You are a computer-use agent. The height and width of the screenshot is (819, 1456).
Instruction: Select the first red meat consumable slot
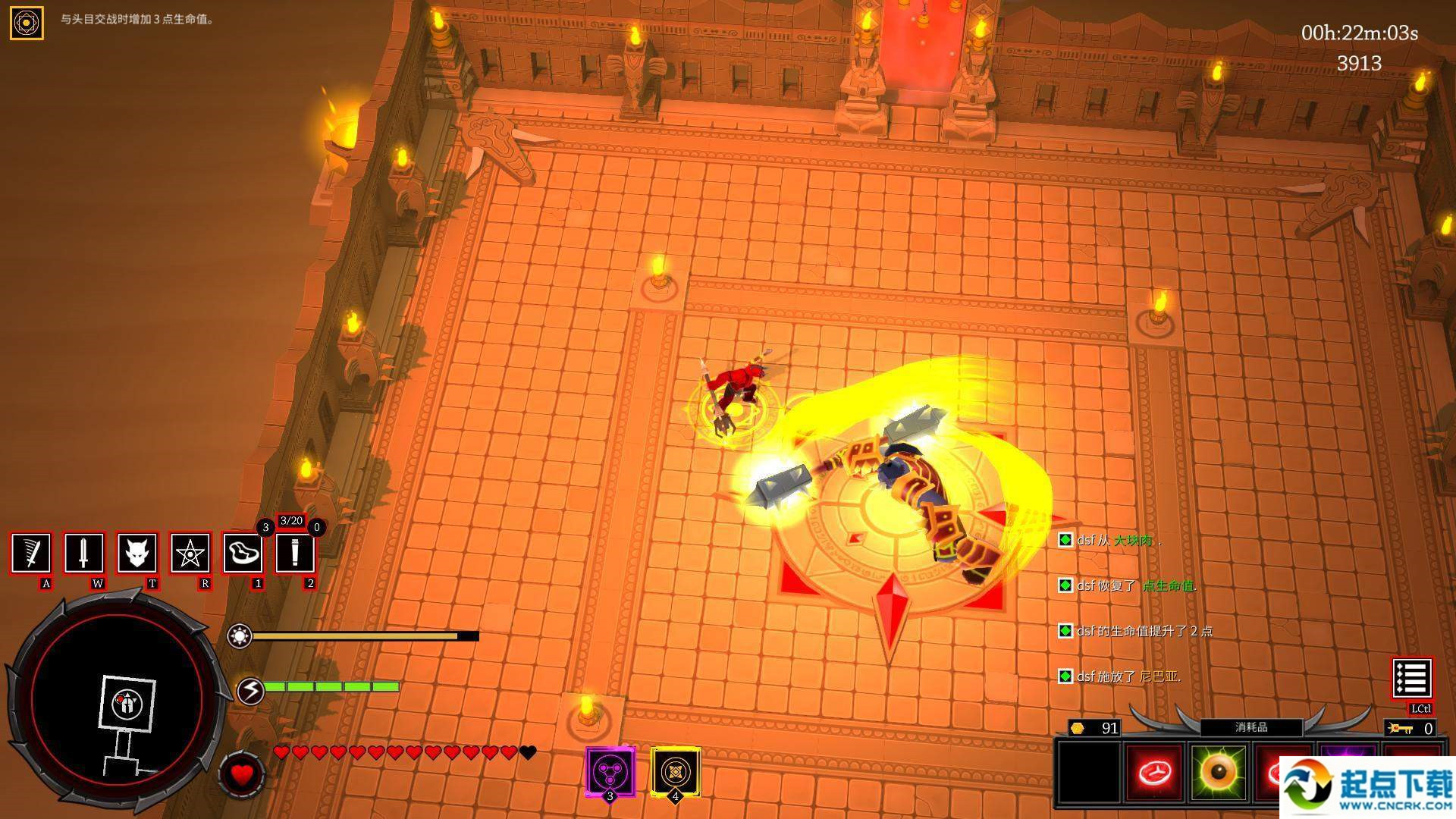click(x=1154, y=773)
